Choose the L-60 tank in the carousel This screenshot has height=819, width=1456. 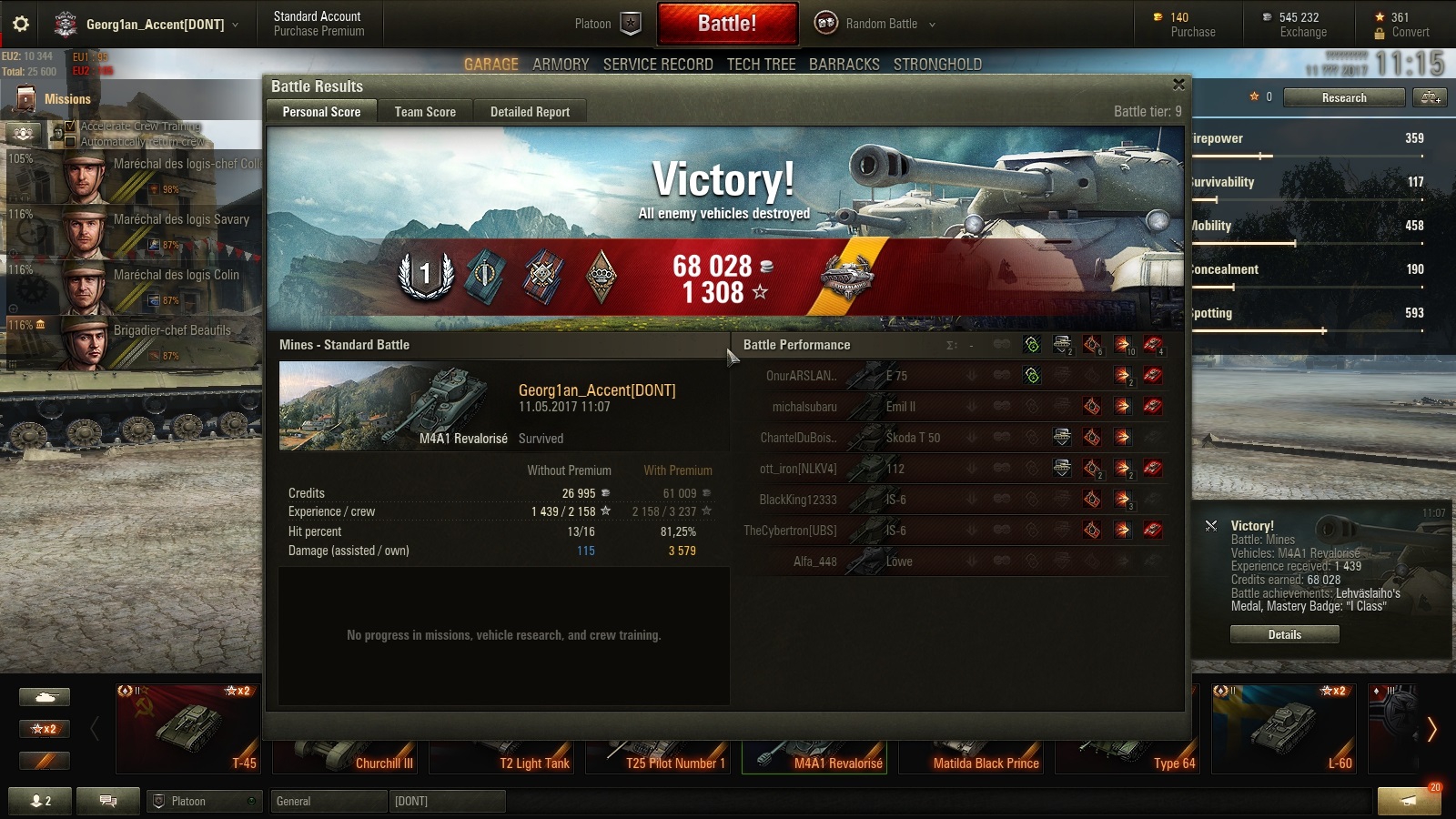[x=1284, y=729]
